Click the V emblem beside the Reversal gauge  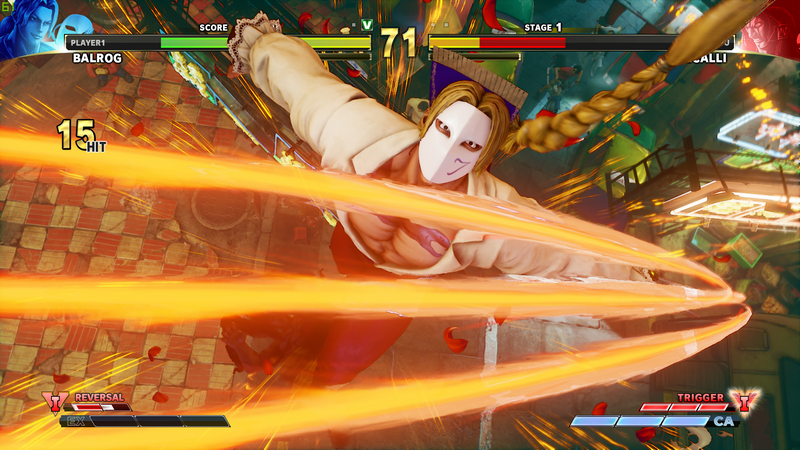(x=51, y=402)
